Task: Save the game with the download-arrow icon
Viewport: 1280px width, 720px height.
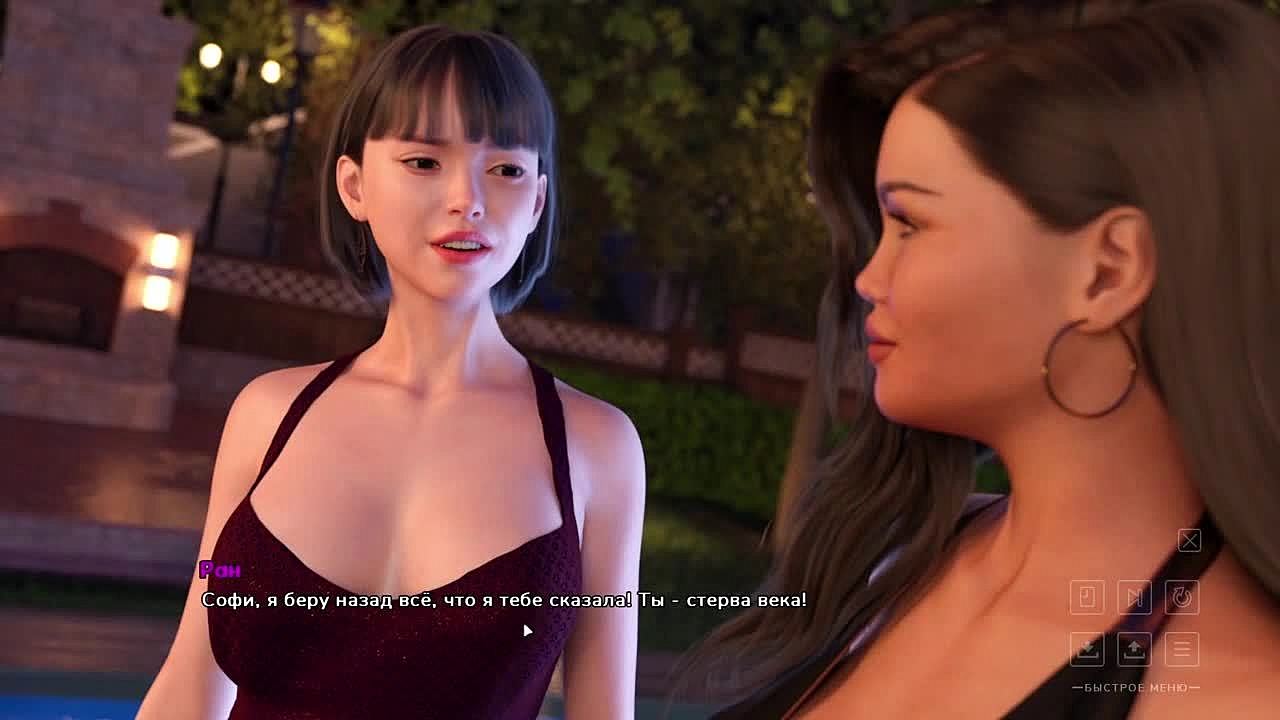Action: 1087,649
